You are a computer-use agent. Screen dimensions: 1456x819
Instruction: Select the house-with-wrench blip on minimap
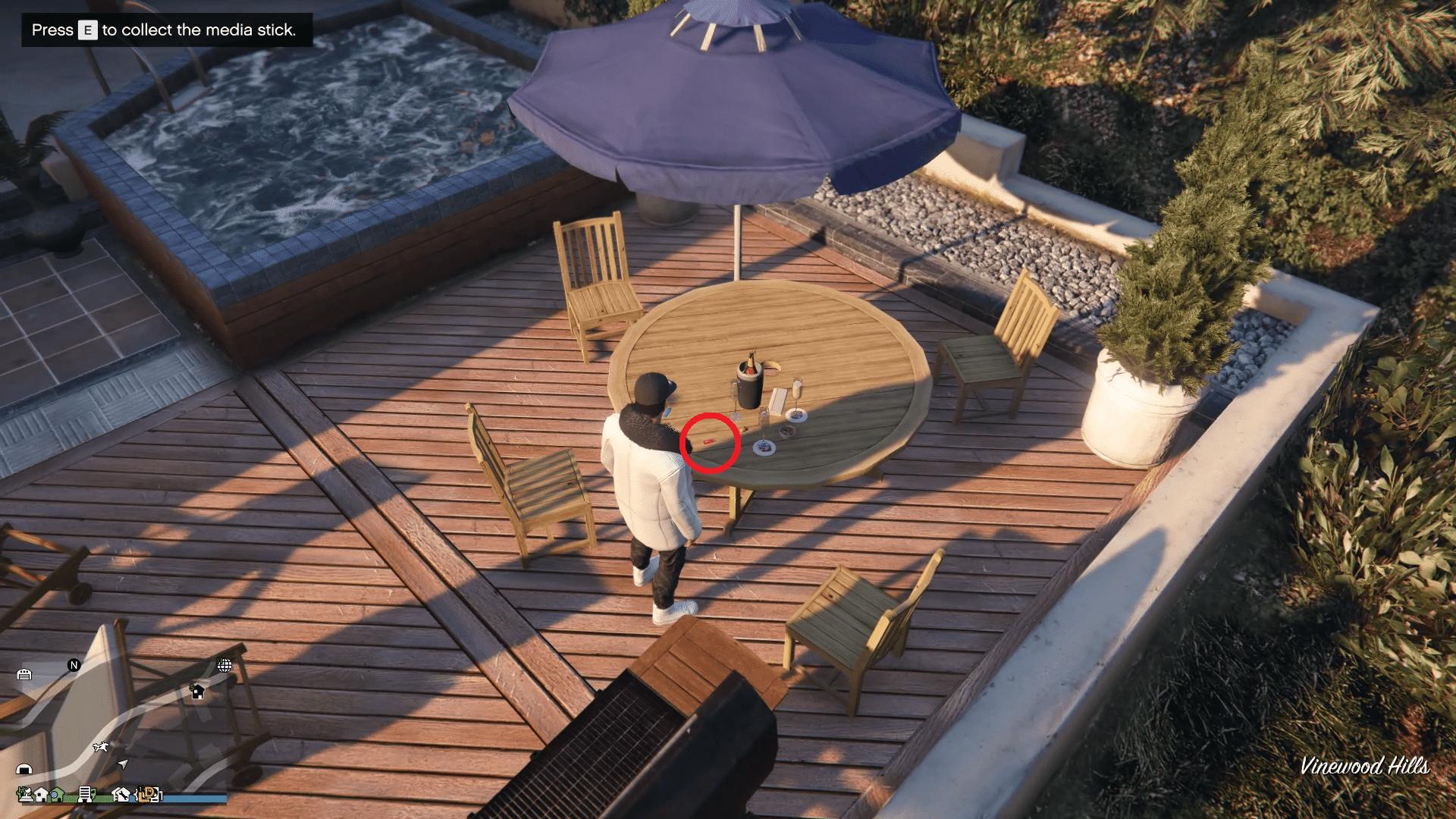tap(122, 794)
